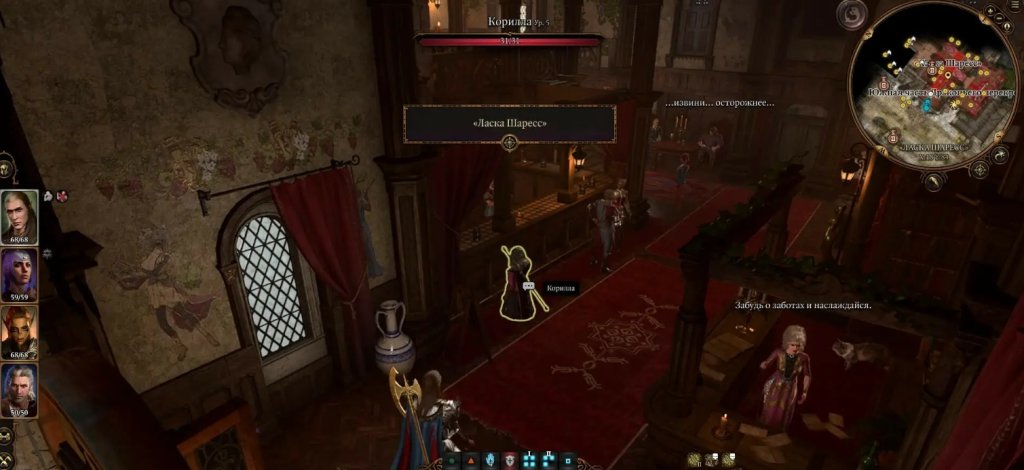This screenshot has height=470, width=1024.
Task: Select the level II spell slot icon
Action: pos(550,460)
